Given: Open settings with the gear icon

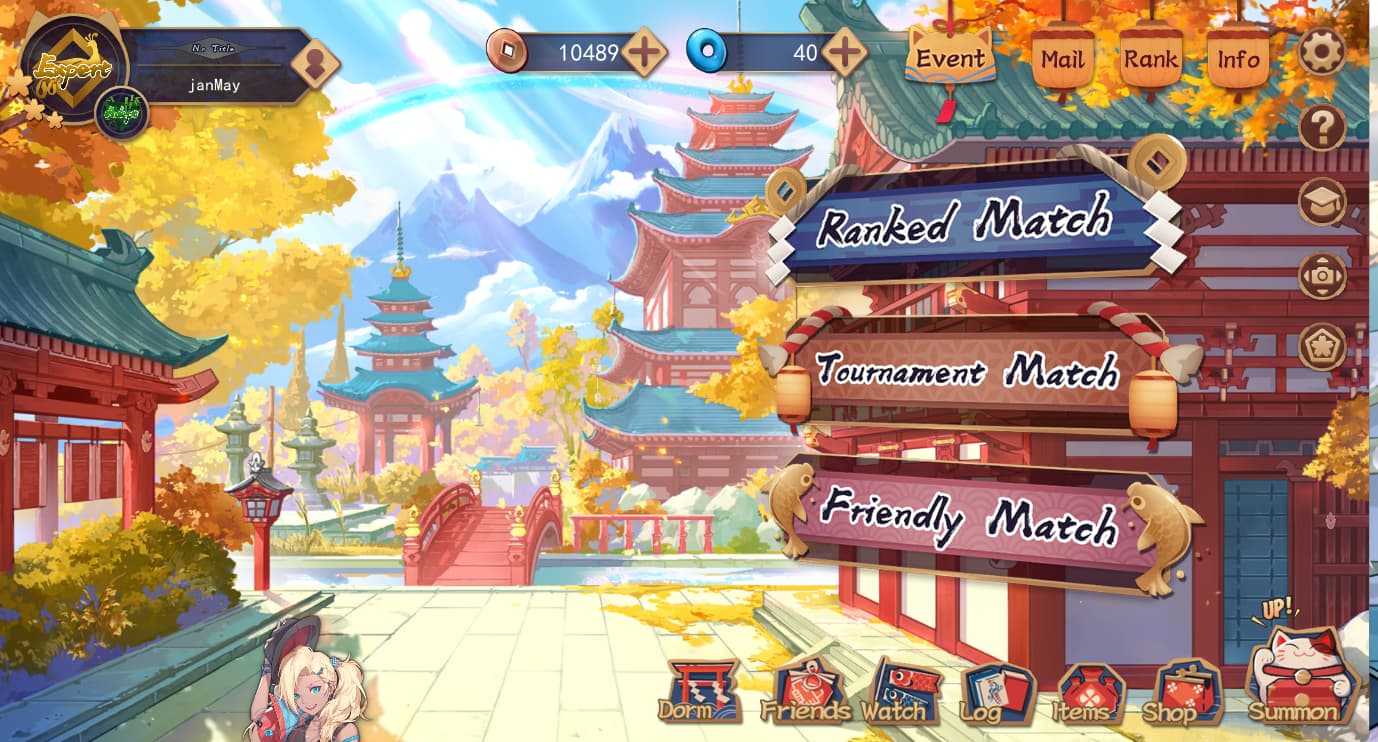Looking at the screenshot, I should tap(1322, 51).
